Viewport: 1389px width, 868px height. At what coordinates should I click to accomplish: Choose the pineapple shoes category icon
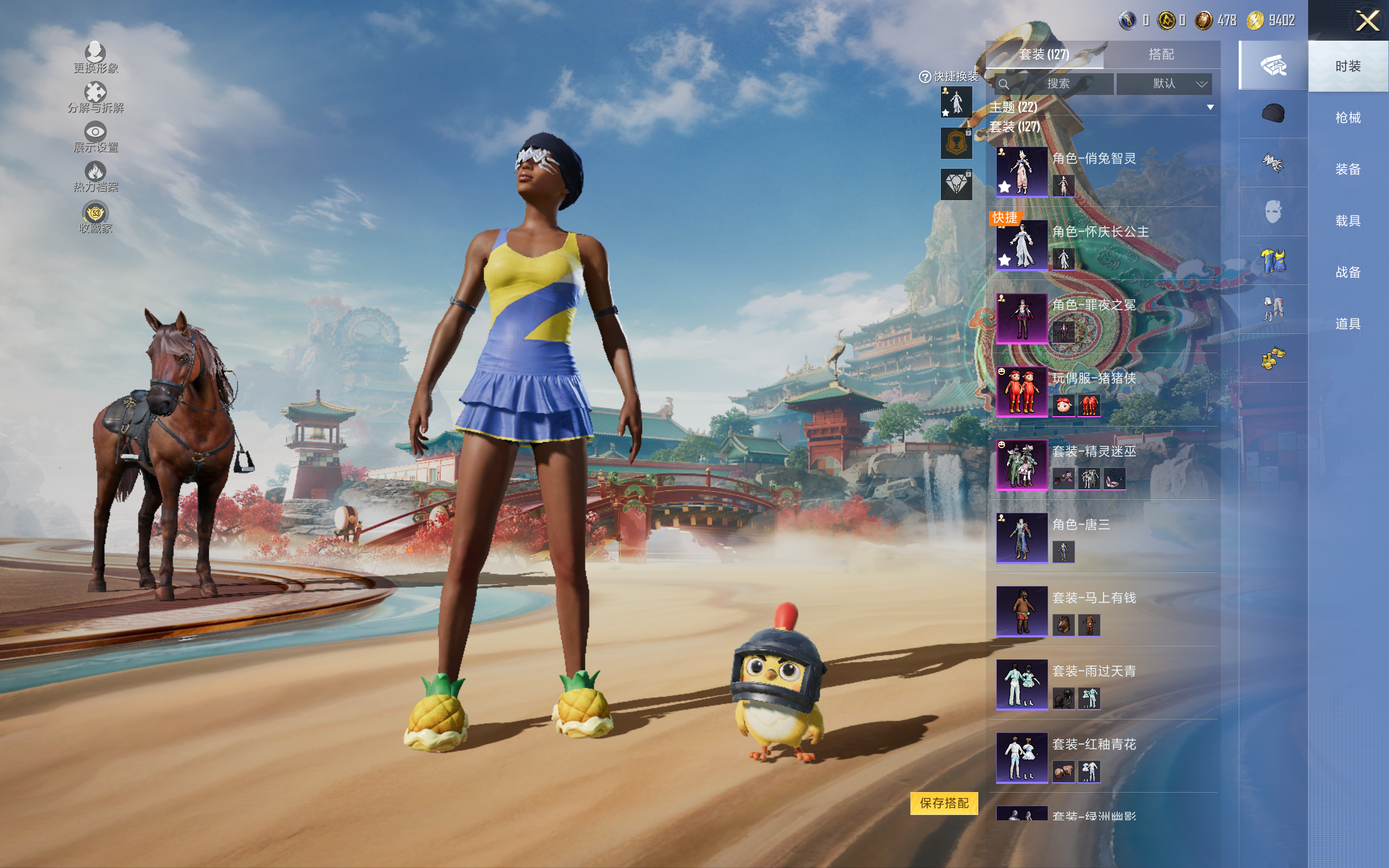click(x=1272, y=358)
